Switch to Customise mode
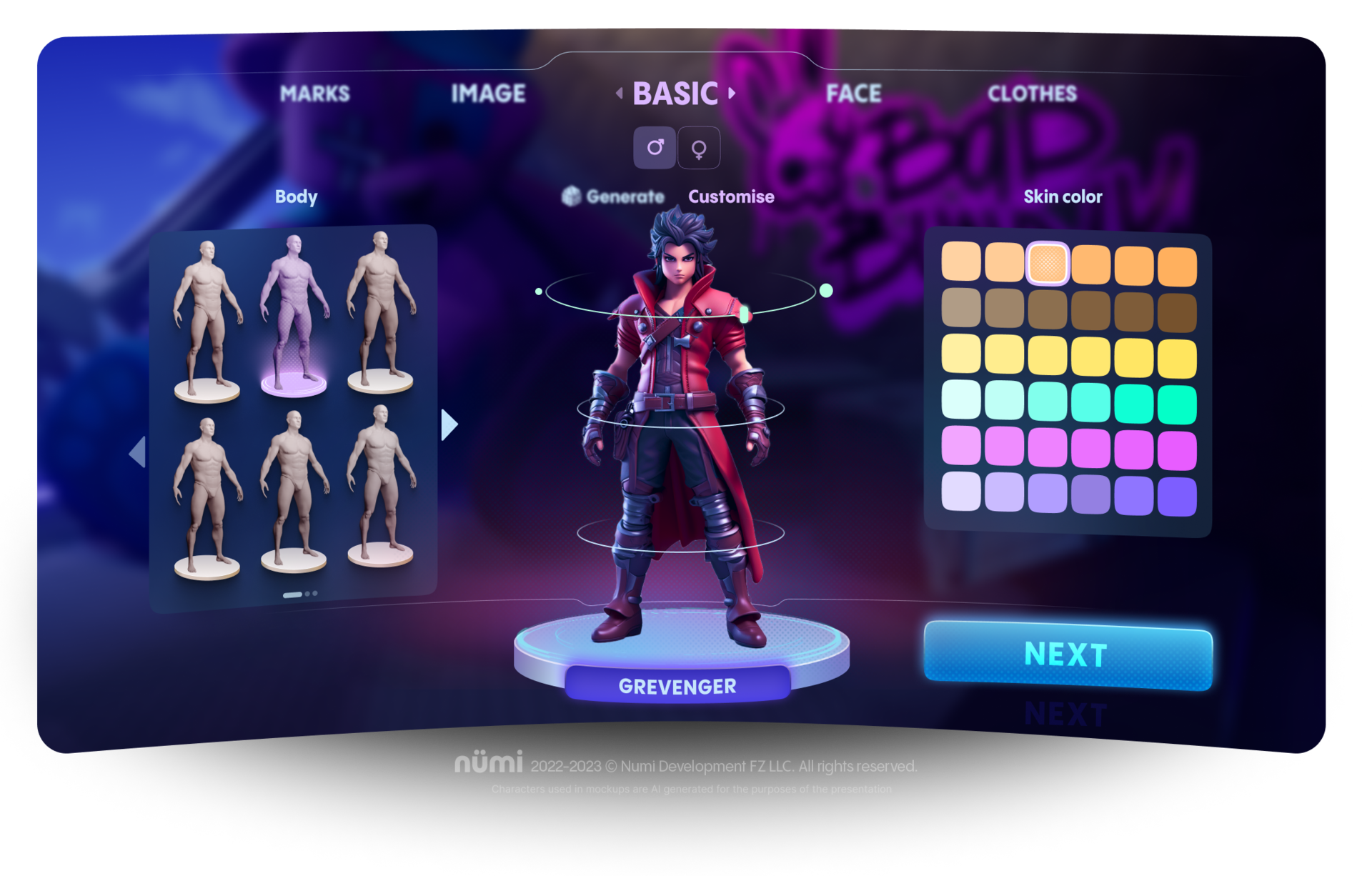 tap(731, 196)
